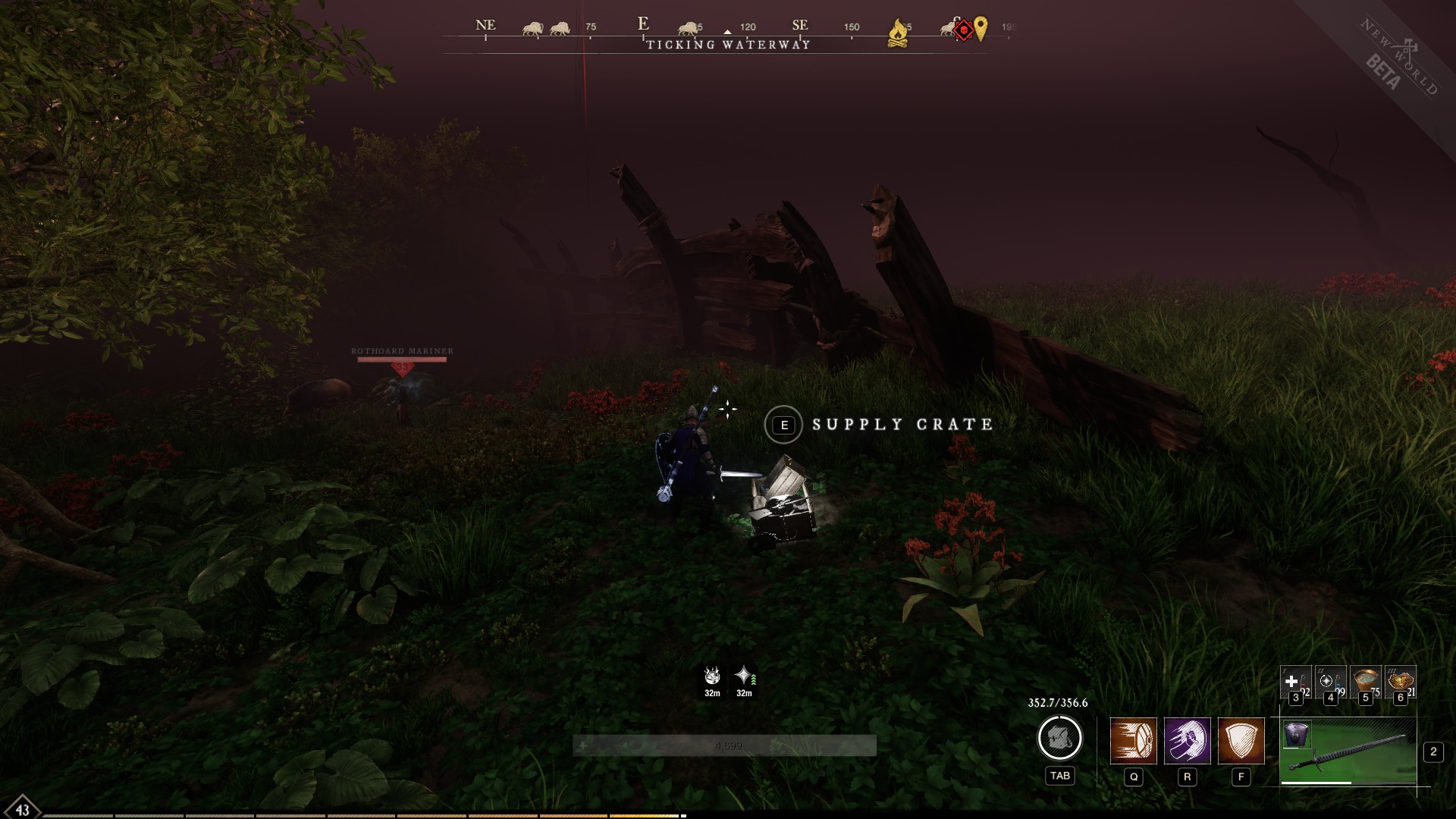Open the inventory bag icon above TAB
Screen dimensions: 1456x819
[x=1060, y=738]
